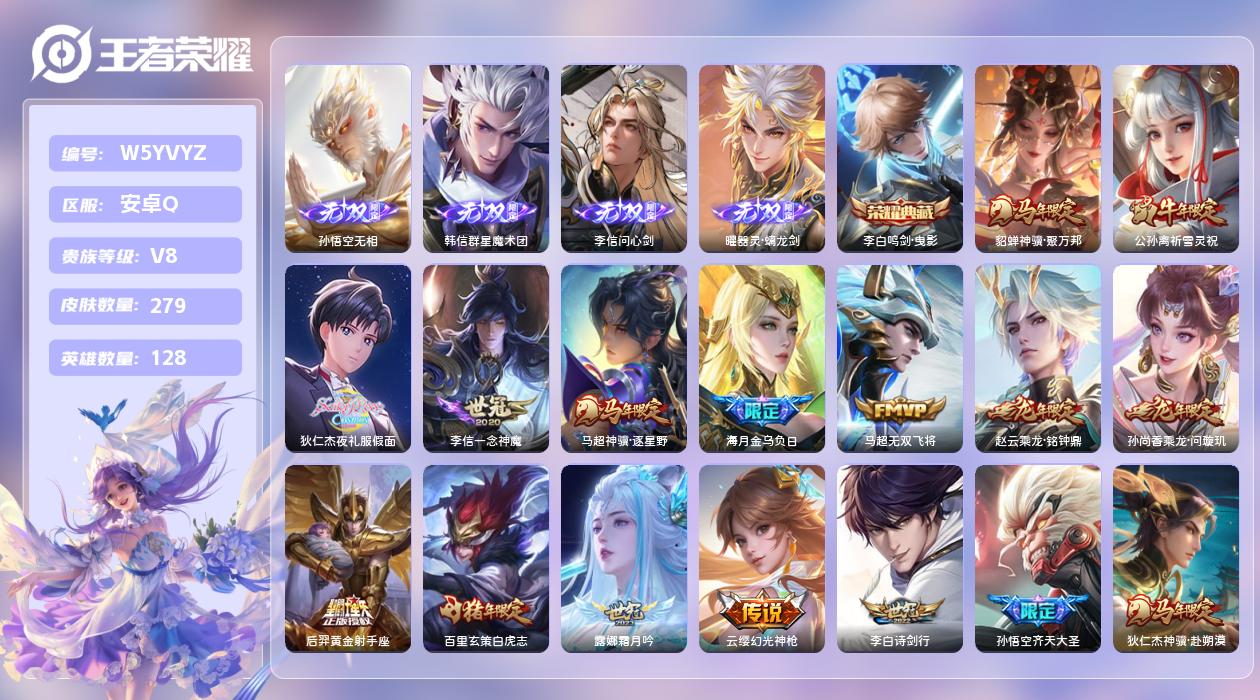
Task: Select the 孙悟空无相 skin card
Action: coord(348,158)
